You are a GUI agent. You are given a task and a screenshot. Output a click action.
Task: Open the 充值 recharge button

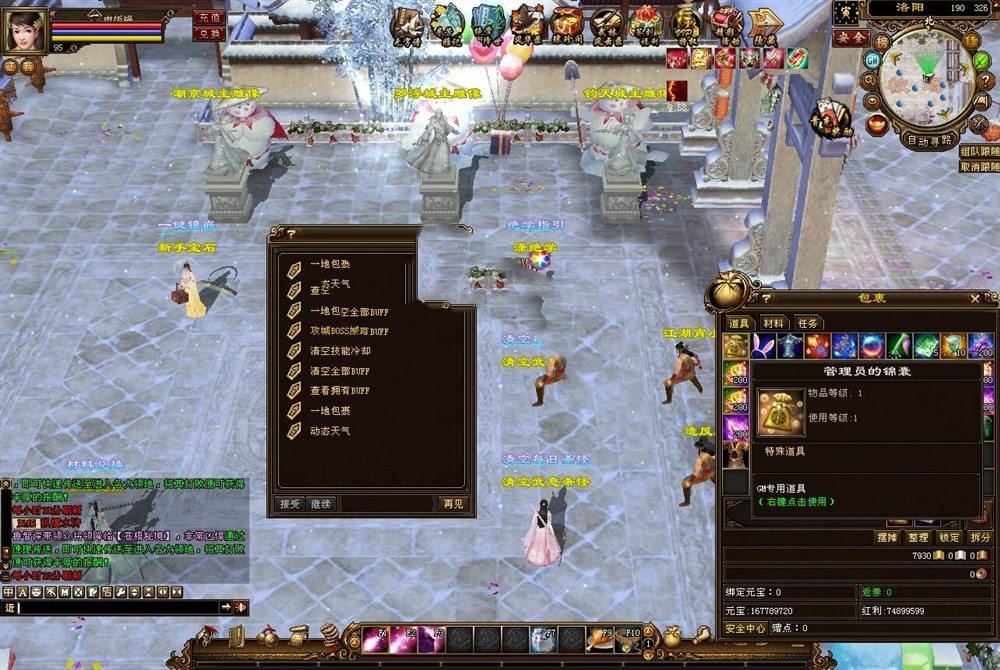click(x=209, y=18)
